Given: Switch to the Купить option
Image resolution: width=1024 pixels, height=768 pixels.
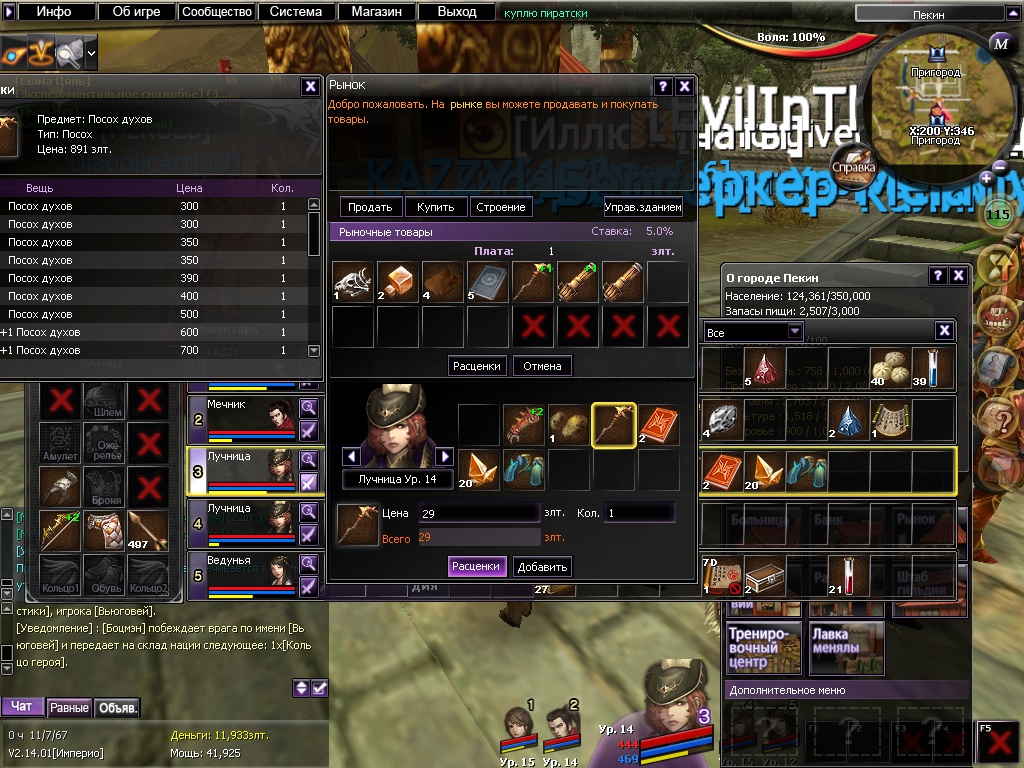Looking at the screenshot, I should pos(435,207).
